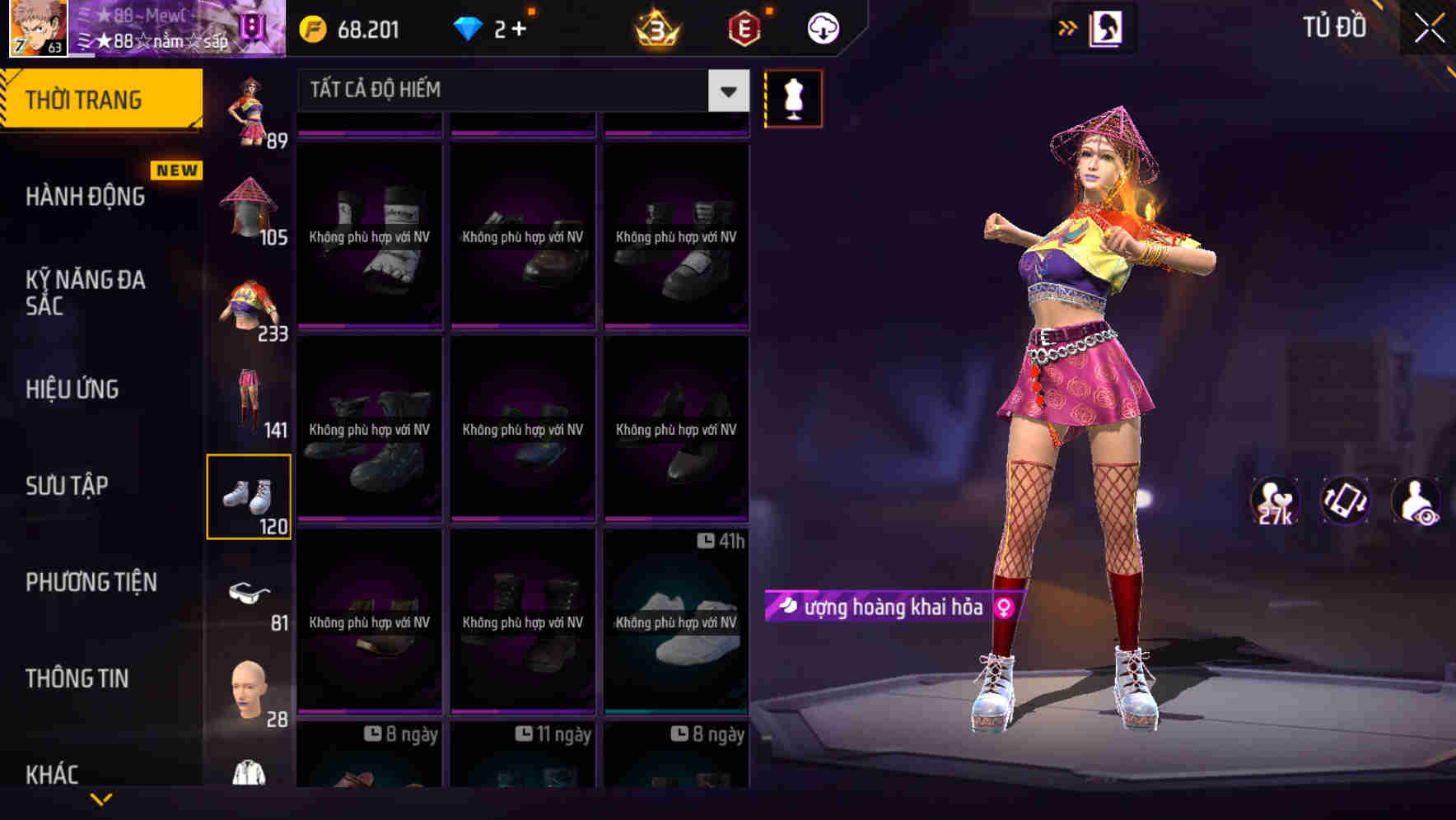This screenshot has height=820, width=1456.
Task: Toggle the female gender symbol on outfit name
Action: [1005, 607]
